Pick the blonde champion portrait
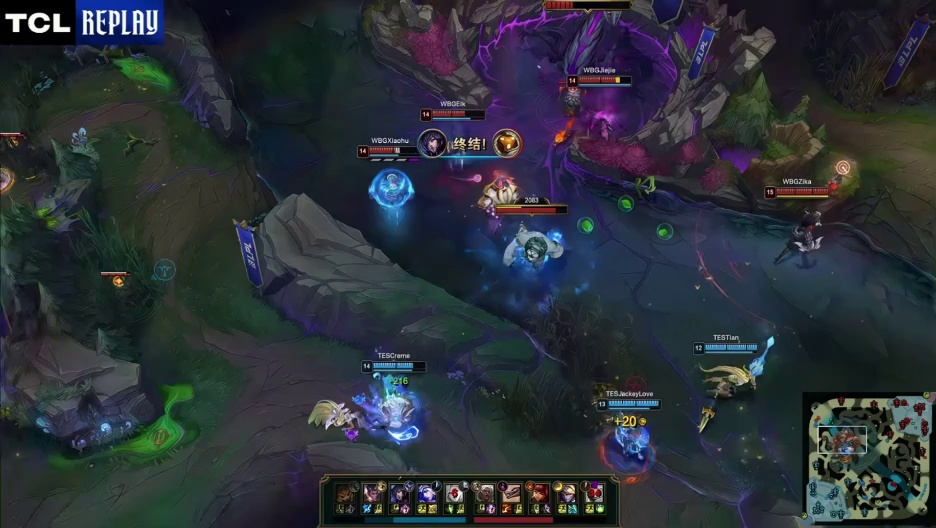936x528 pixels. click(x=567, y=494)
